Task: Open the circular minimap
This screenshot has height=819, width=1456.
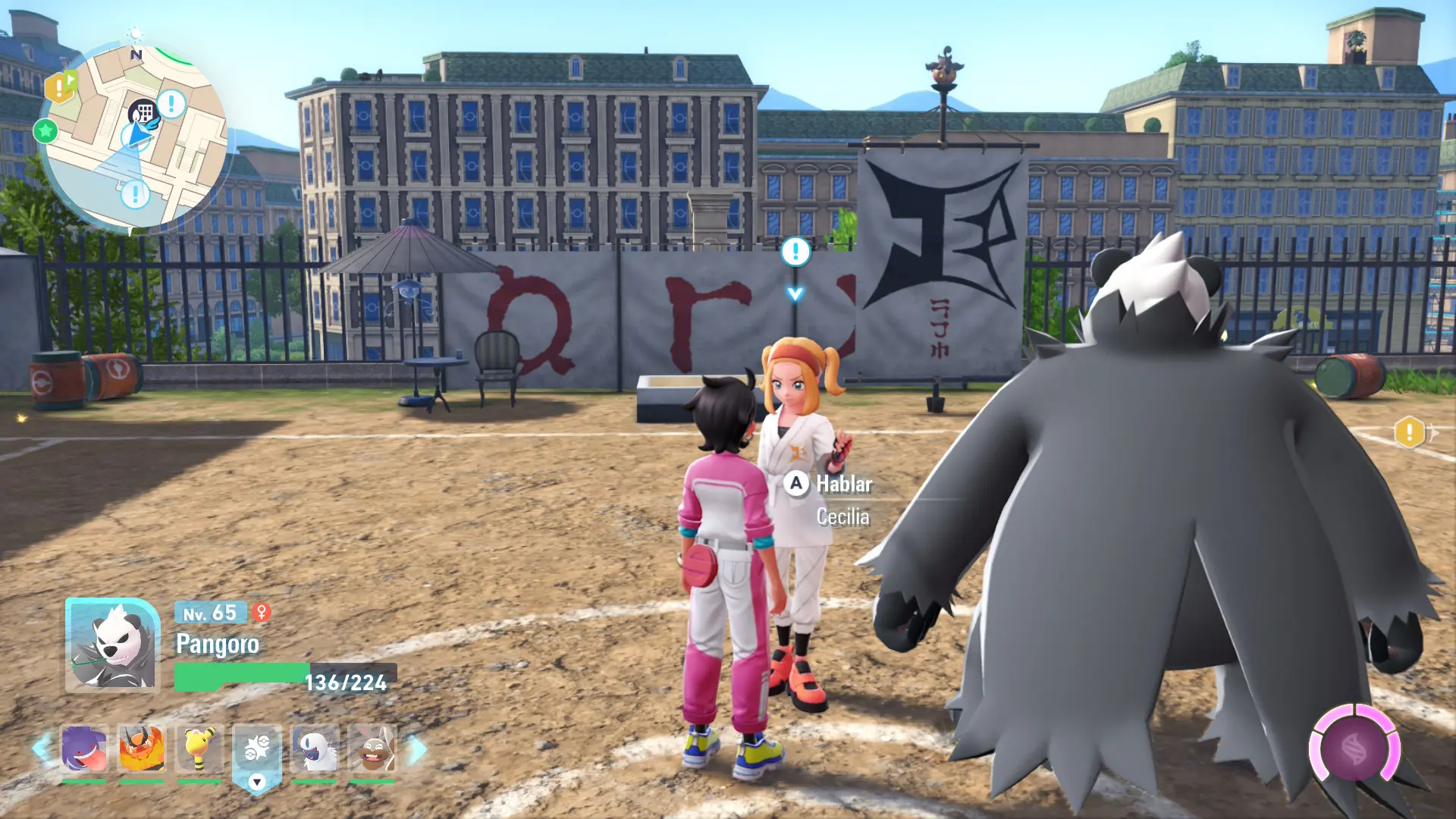Action: tap(133, 136)
